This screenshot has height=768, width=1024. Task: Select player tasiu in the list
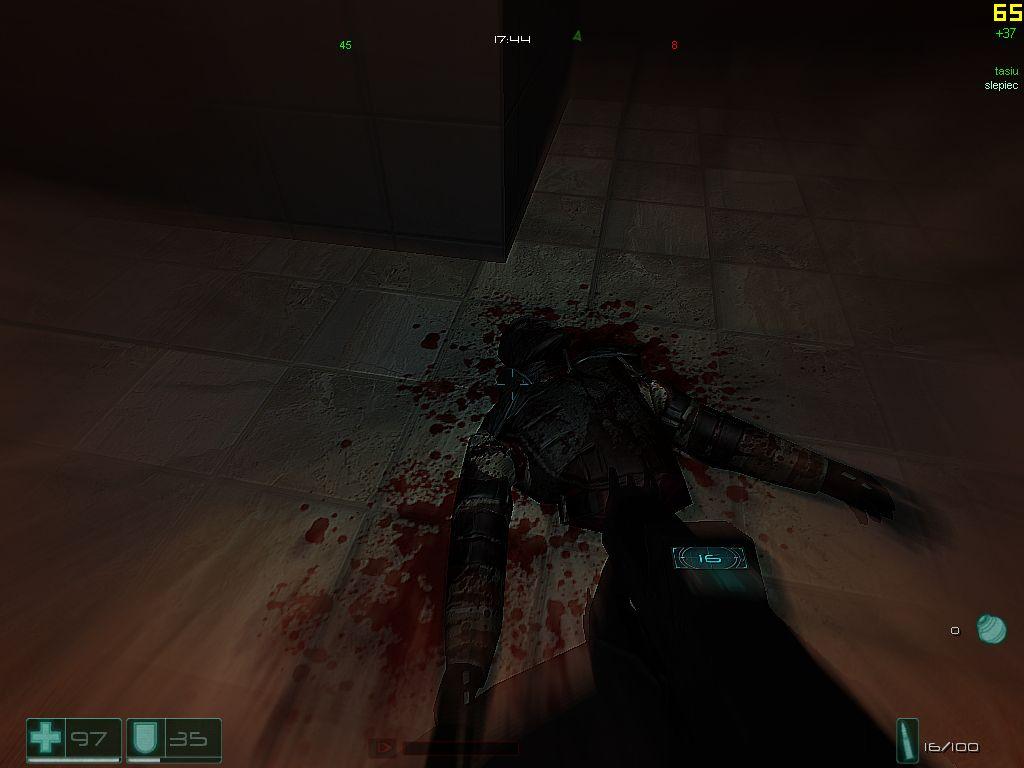point(1004,71)
